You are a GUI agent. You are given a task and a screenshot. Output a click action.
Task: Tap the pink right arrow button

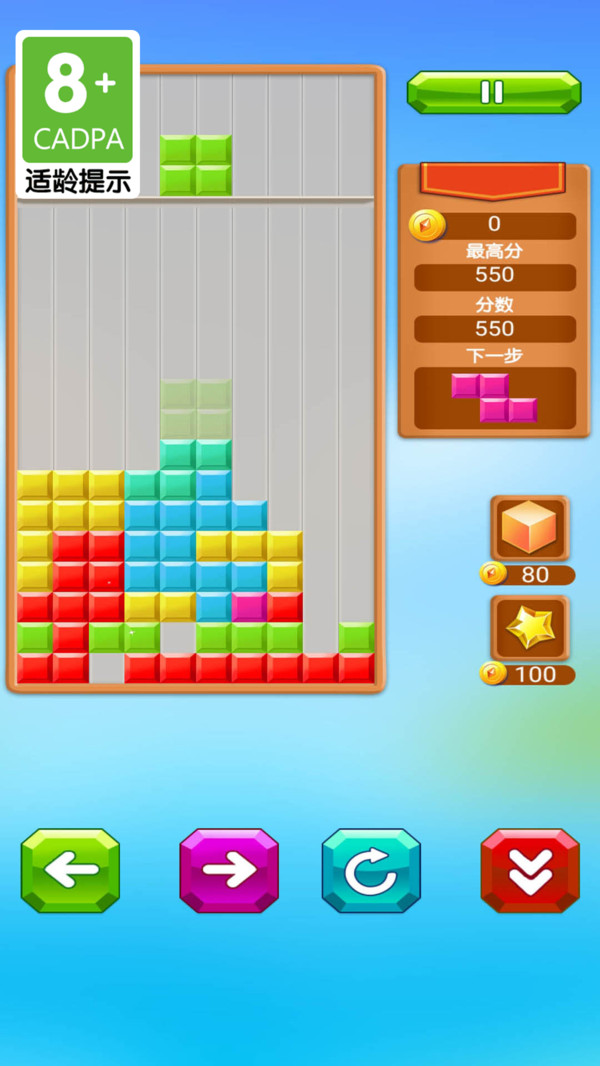pyautogui.click(x=229, y=870)
